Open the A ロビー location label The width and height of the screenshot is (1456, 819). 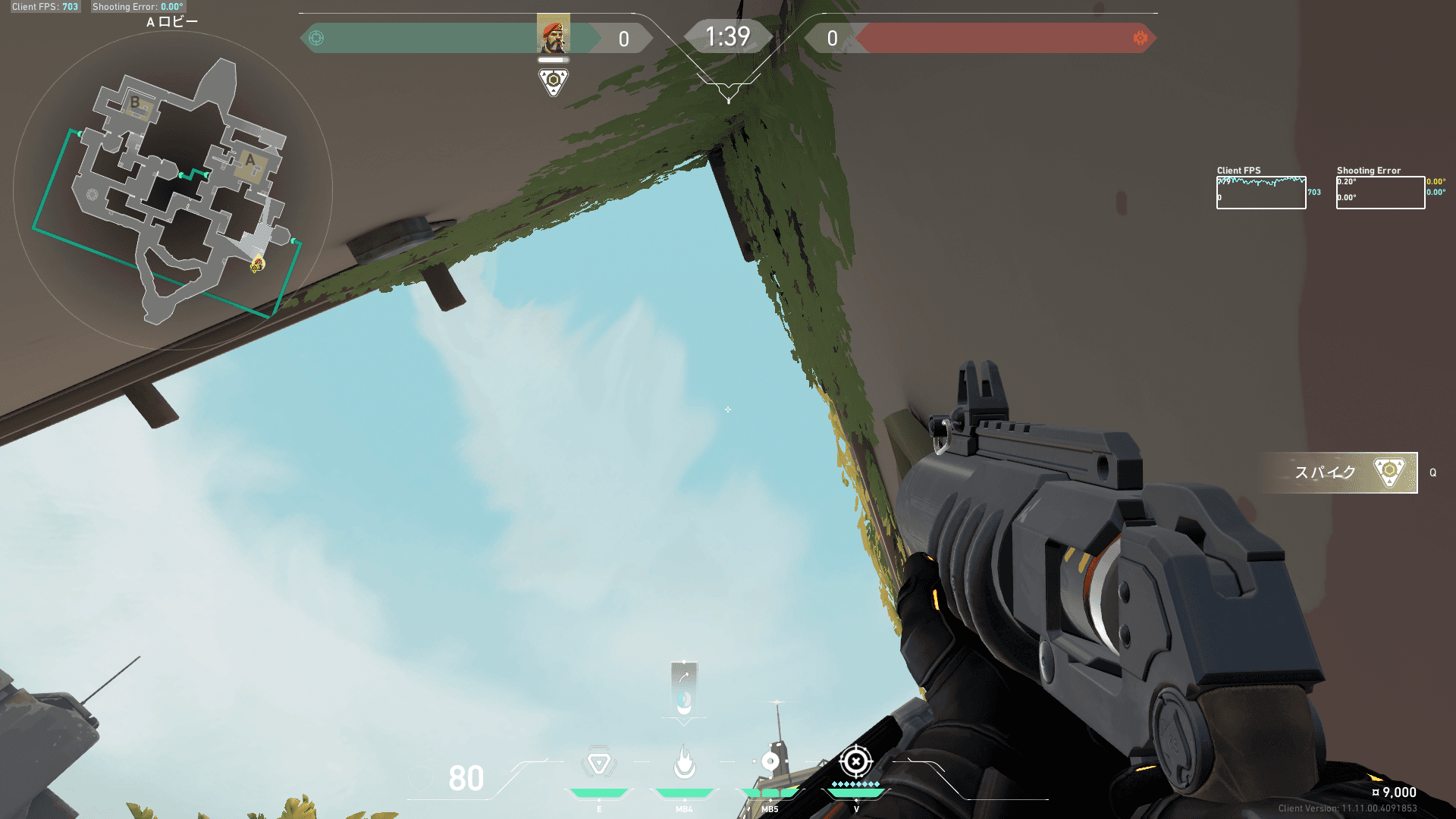click(174, 21)
